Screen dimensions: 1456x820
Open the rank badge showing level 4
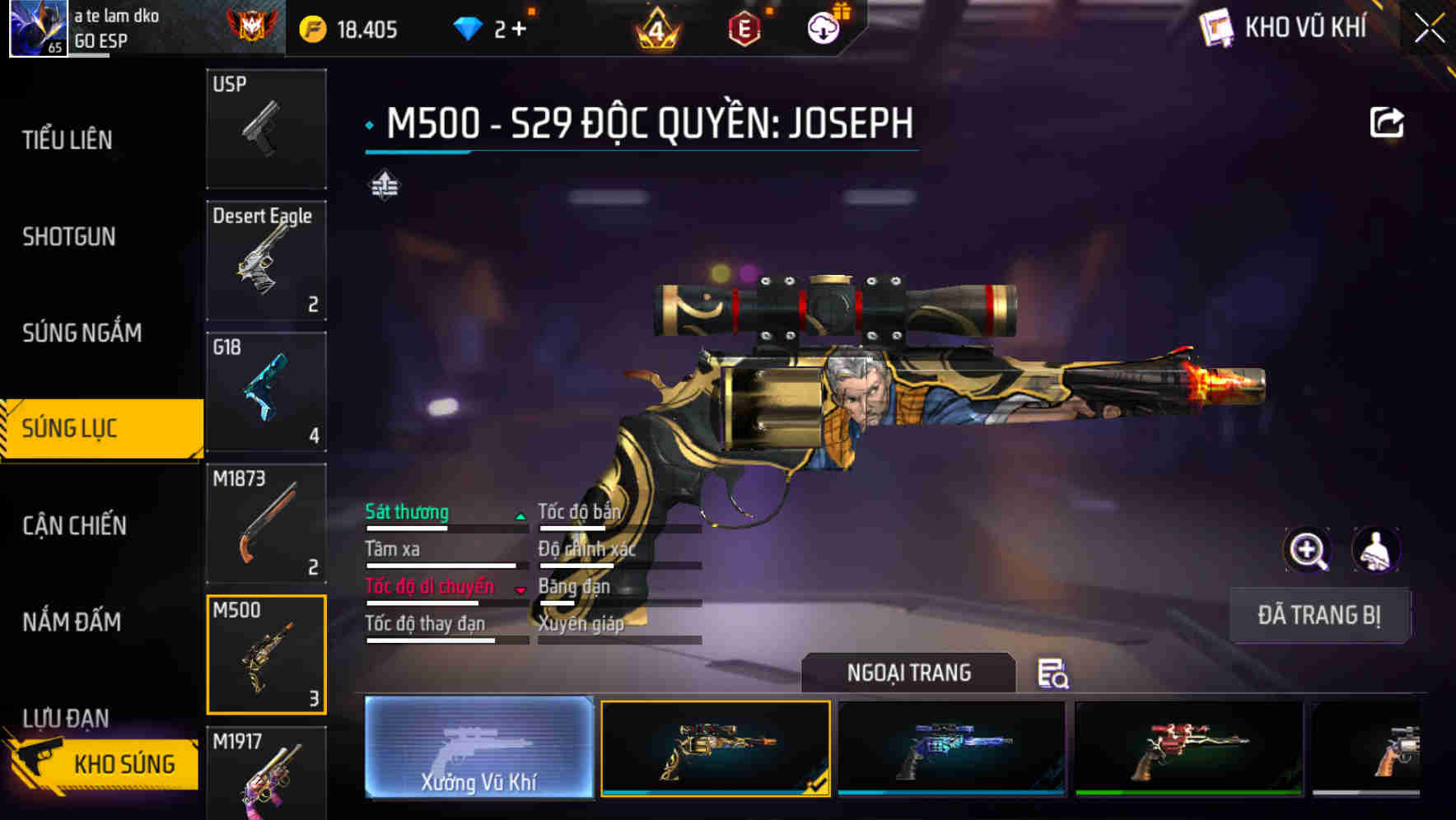[x=655, y=27]
